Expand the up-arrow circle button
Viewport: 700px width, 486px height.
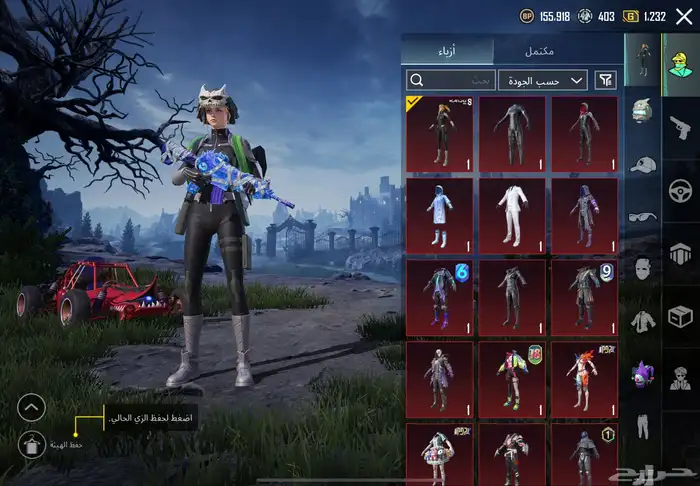31,407
